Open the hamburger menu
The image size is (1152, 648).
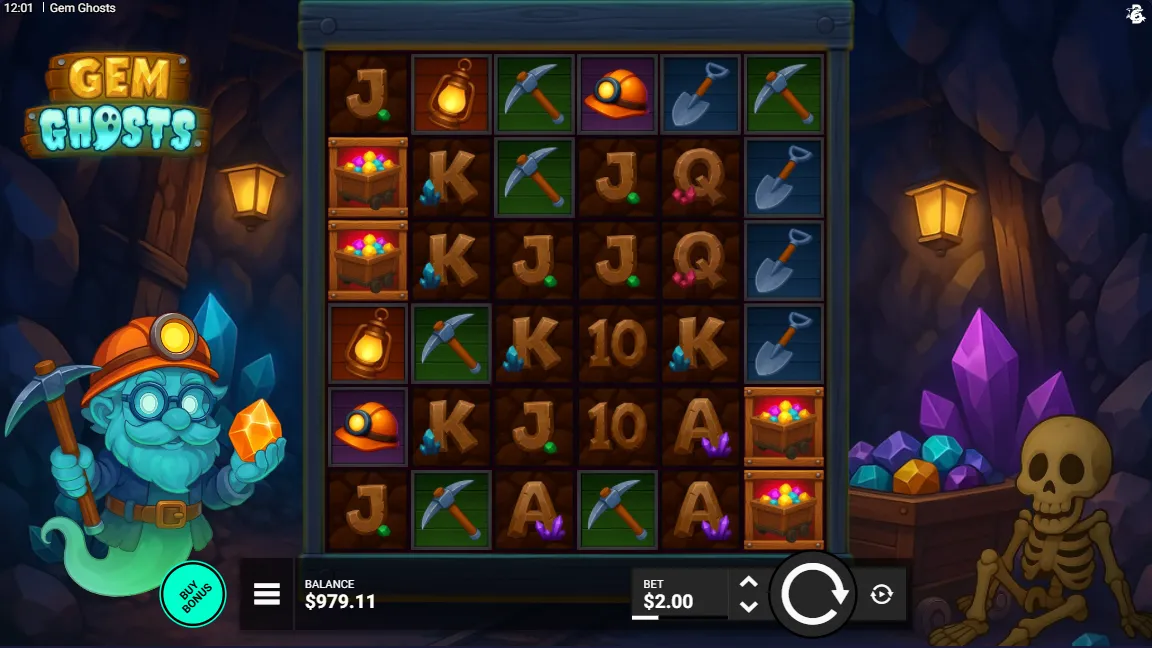pos(267,594)
